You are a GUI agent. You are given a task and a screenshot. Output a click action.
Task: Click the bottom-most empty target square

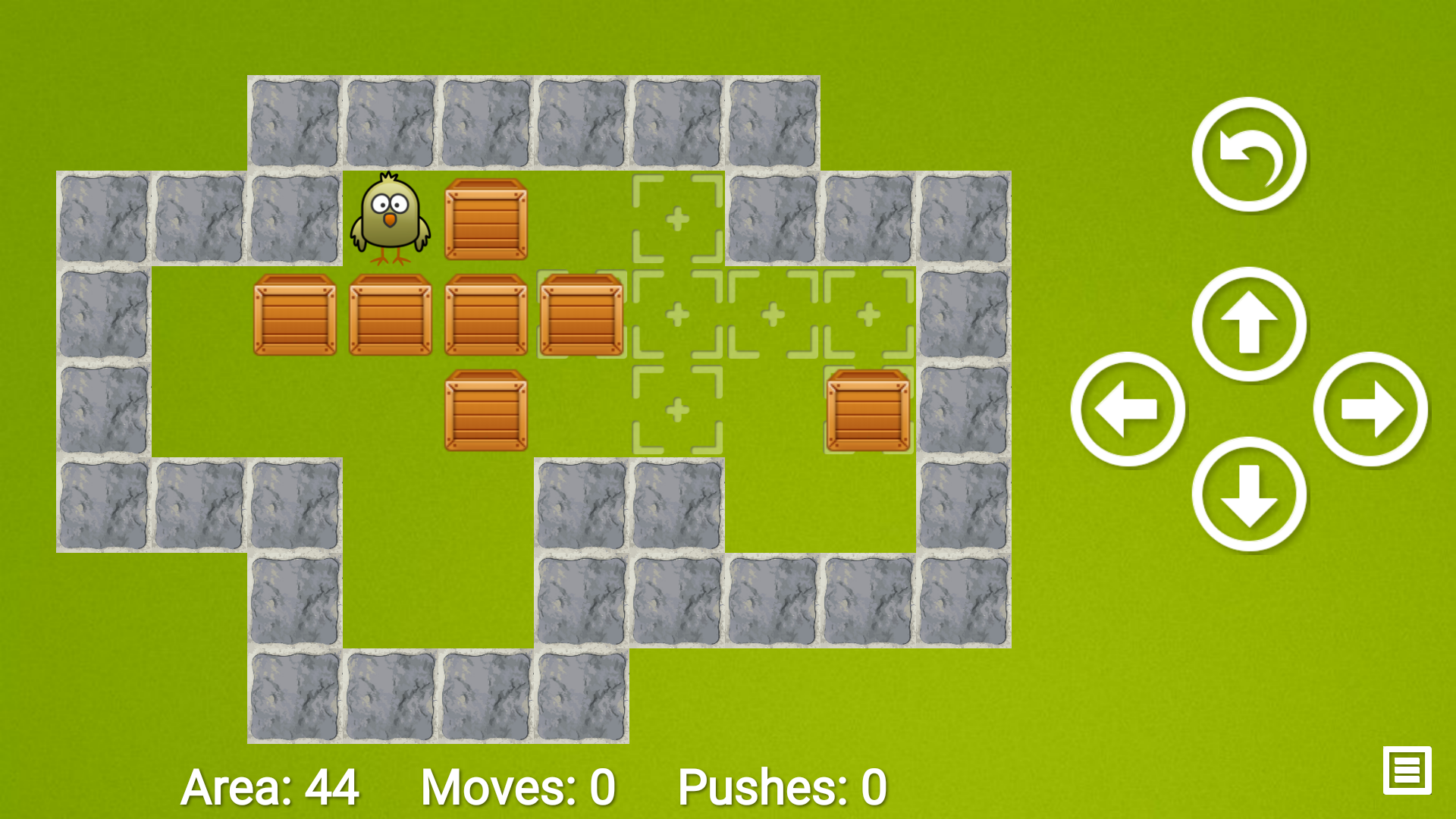[676, 409]
